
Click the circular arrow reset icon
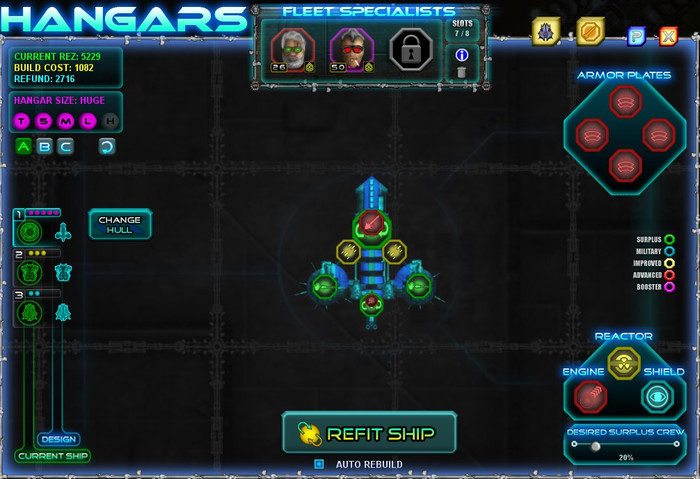pos(106,147)
